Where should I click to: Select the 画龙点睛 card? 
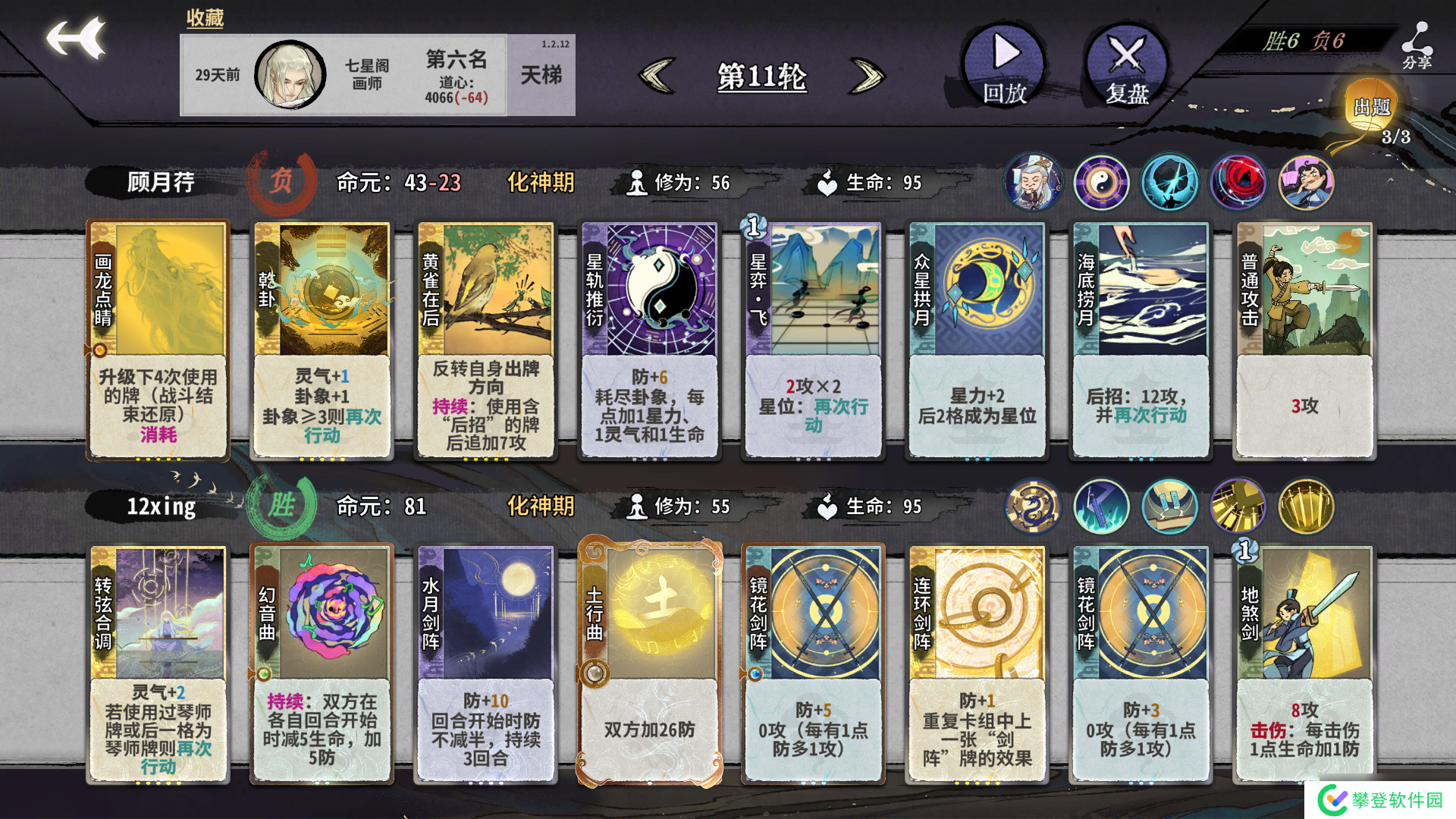tap(158, 340)
